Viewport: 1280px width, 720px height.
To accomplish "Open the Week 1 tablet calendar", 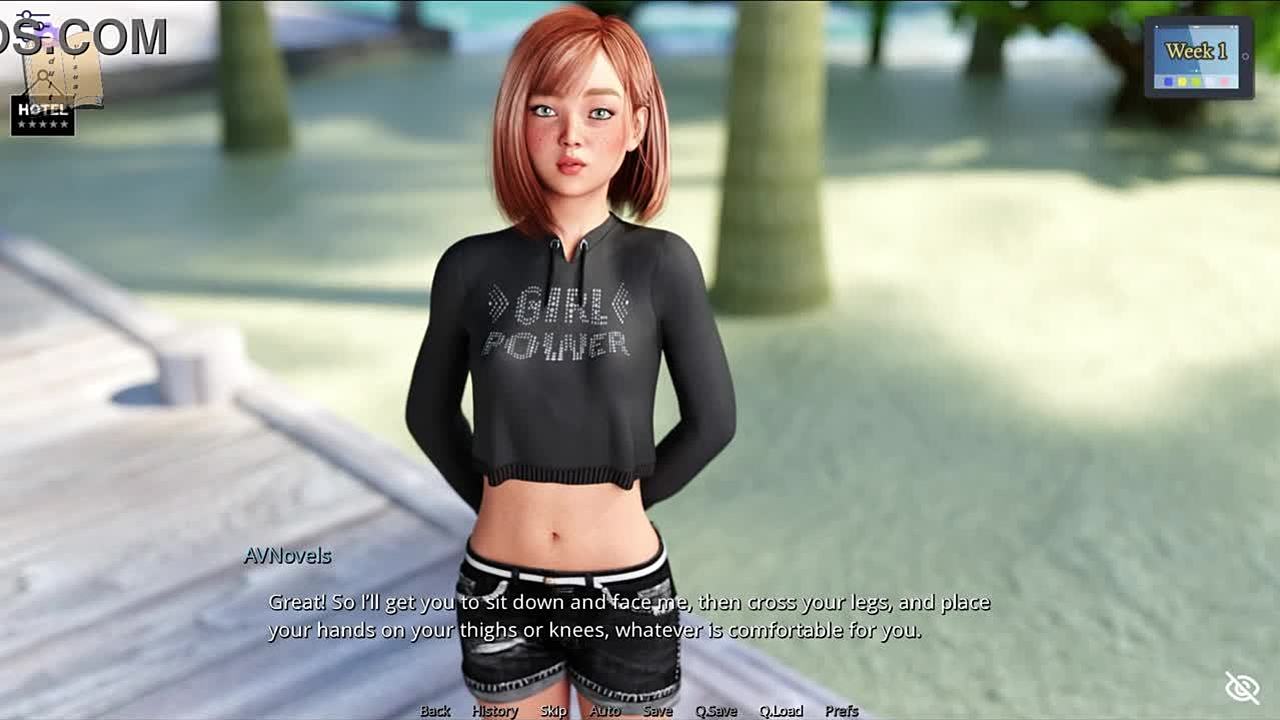I will point(1198,58).
